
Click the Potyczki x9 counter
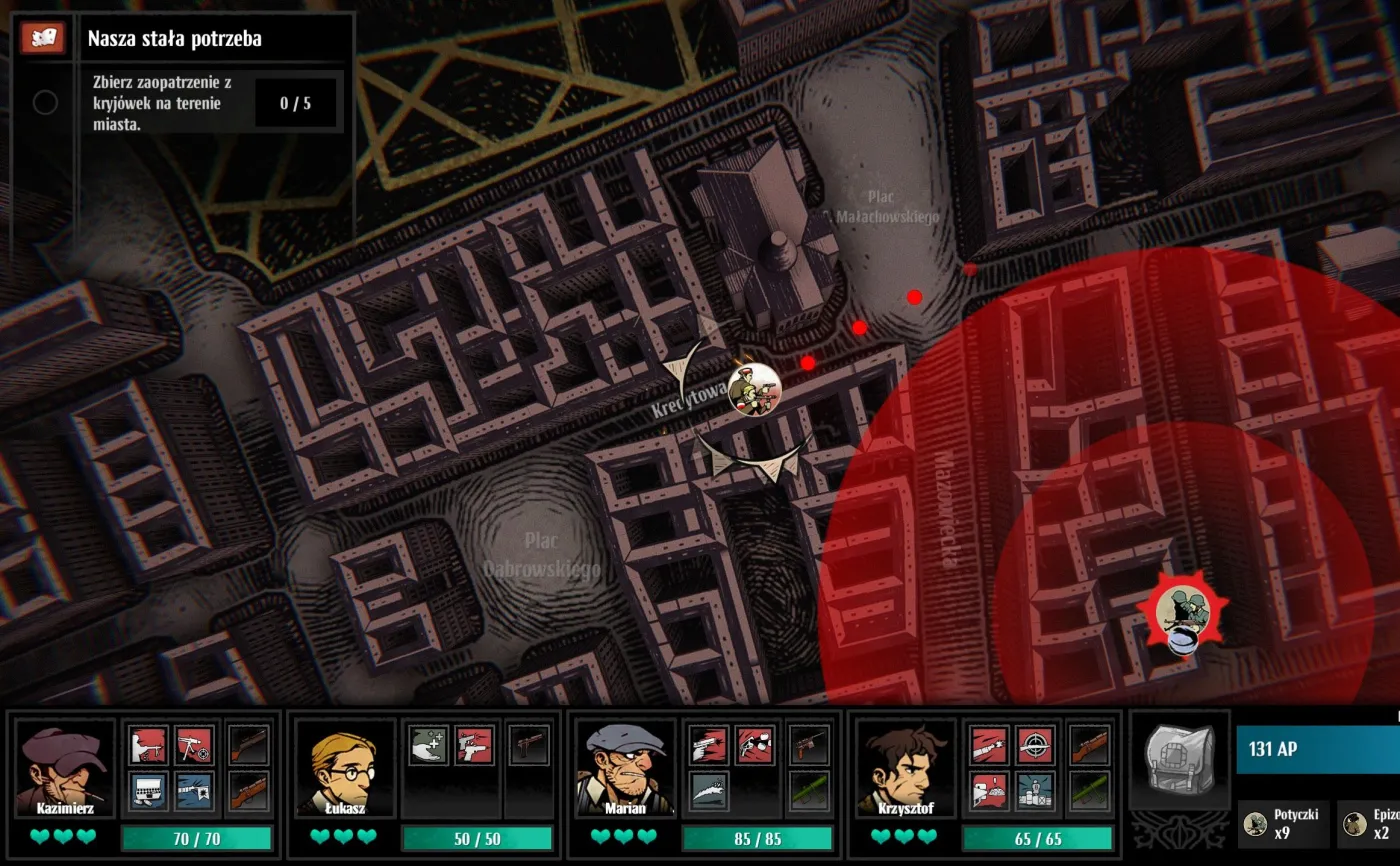(1284, 823)
